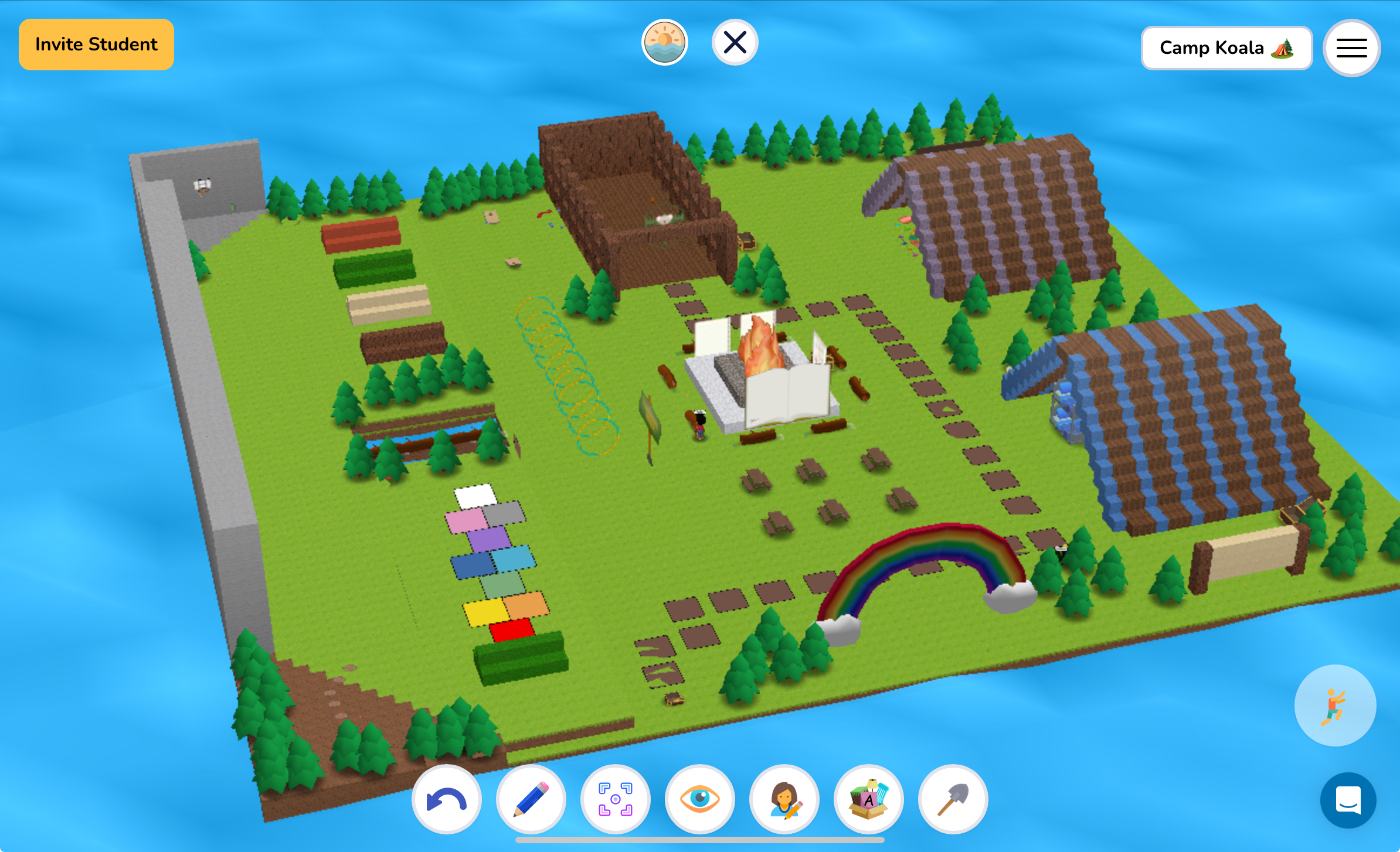This screenshot has height=852, width=1400.
Task: Toggle preview mode with the eye icon
Action: [x=699, y=799]
